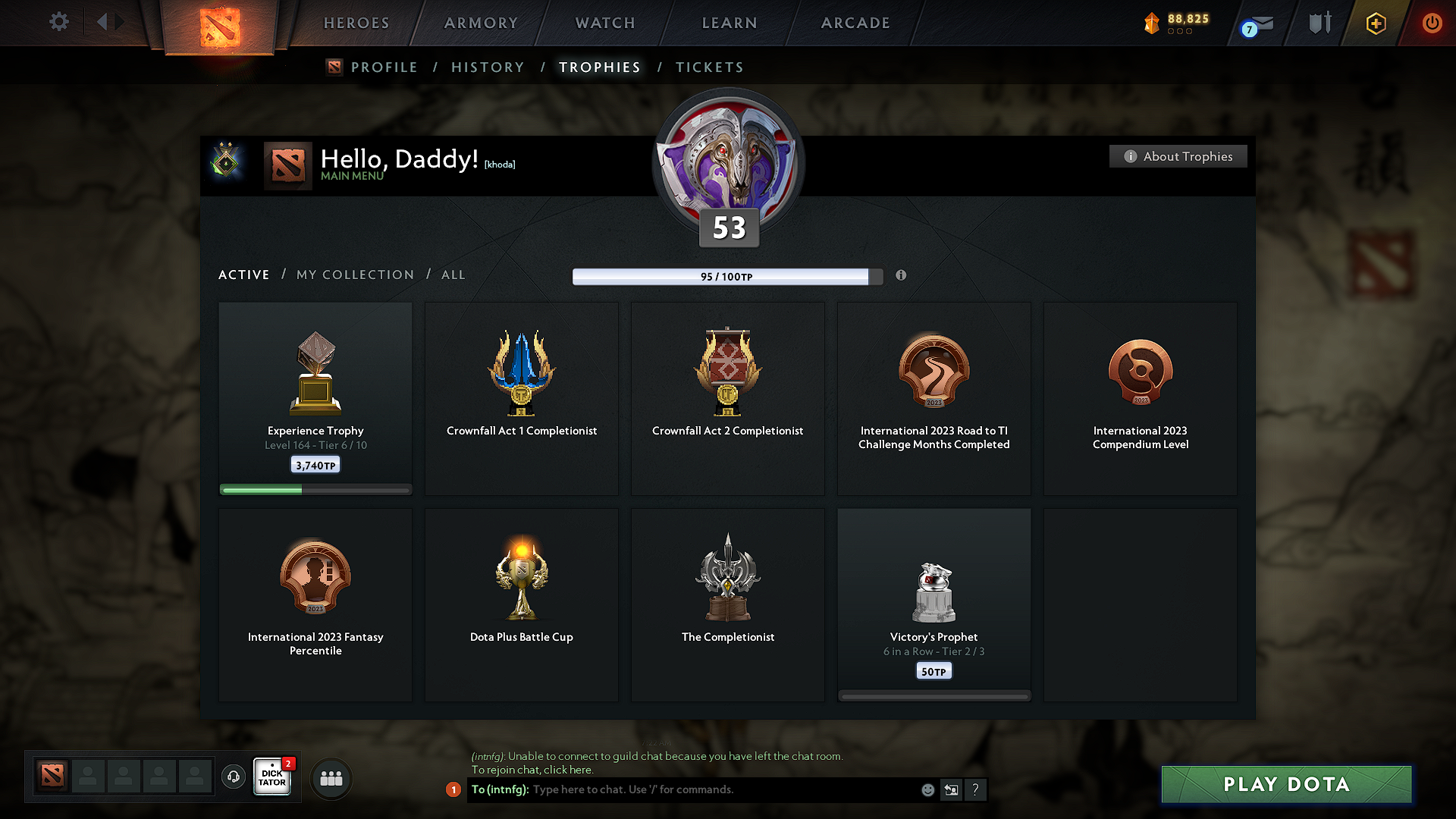Viewport: 1456px width, 819px height.
Task: Open the settings gear icon
Action: [x=58, y=22]
